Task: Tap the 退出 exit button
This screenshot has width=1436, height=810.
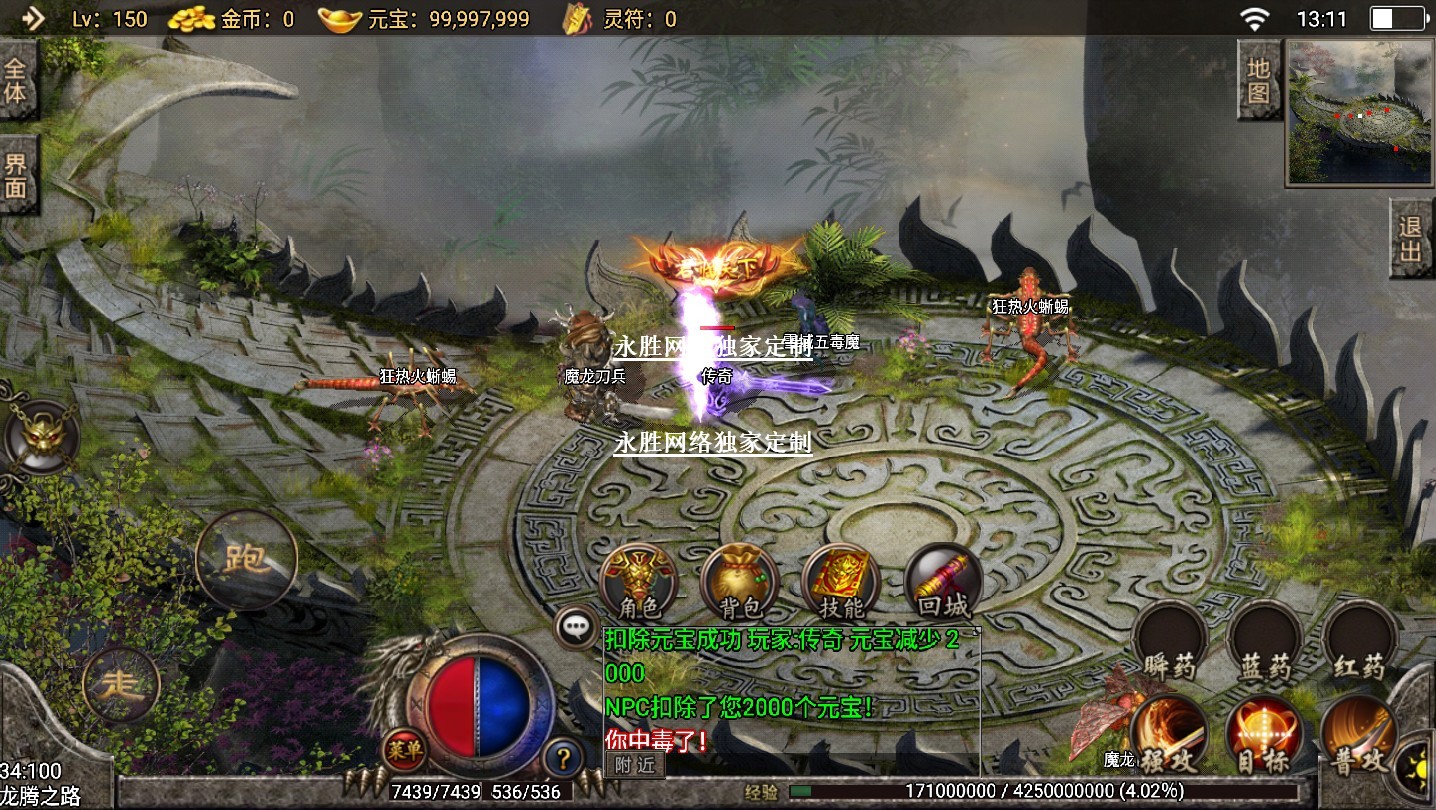Action: [x=1412, y=238]
